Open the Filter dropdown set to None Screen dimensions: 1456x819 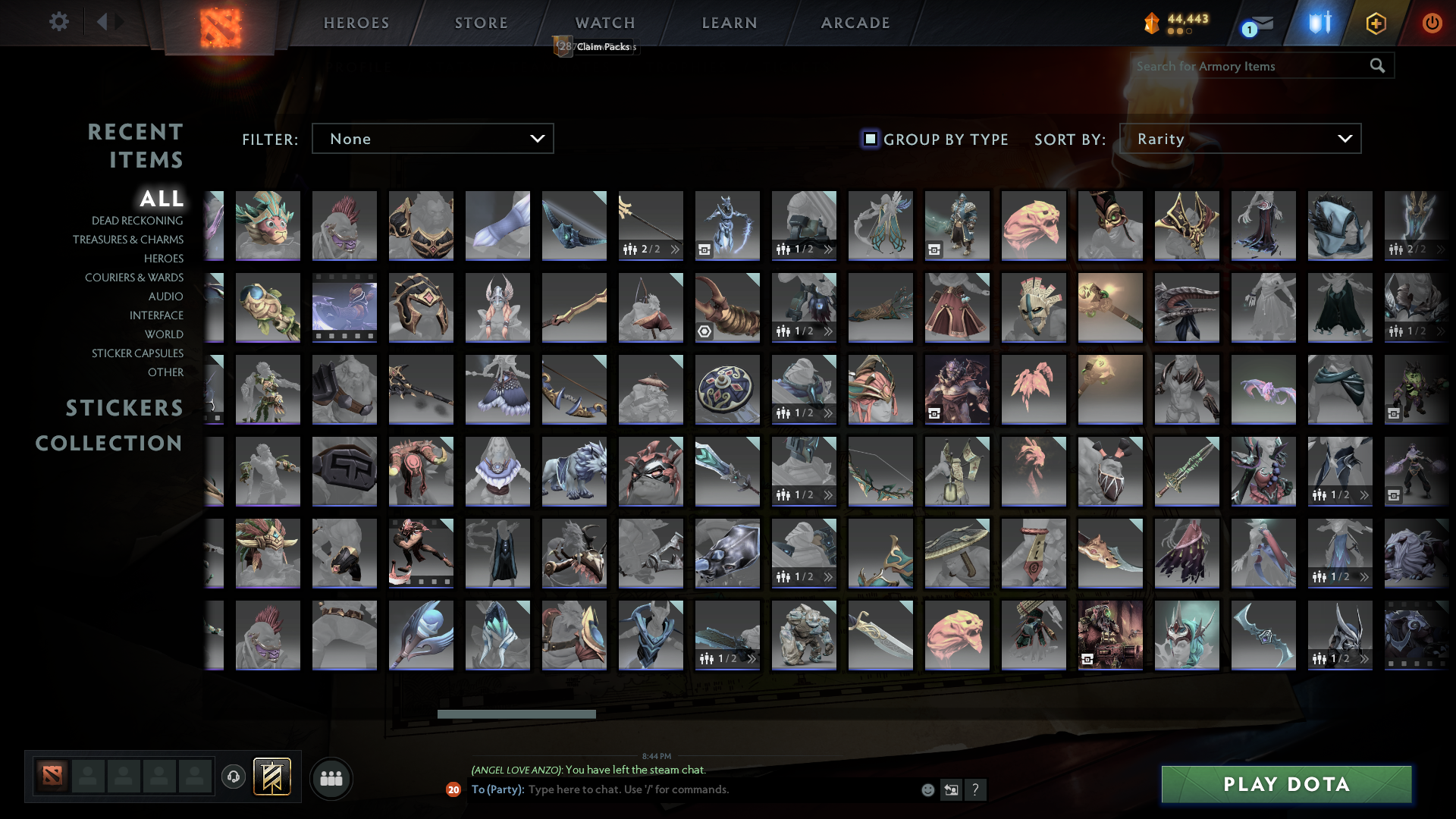point(432,138)
